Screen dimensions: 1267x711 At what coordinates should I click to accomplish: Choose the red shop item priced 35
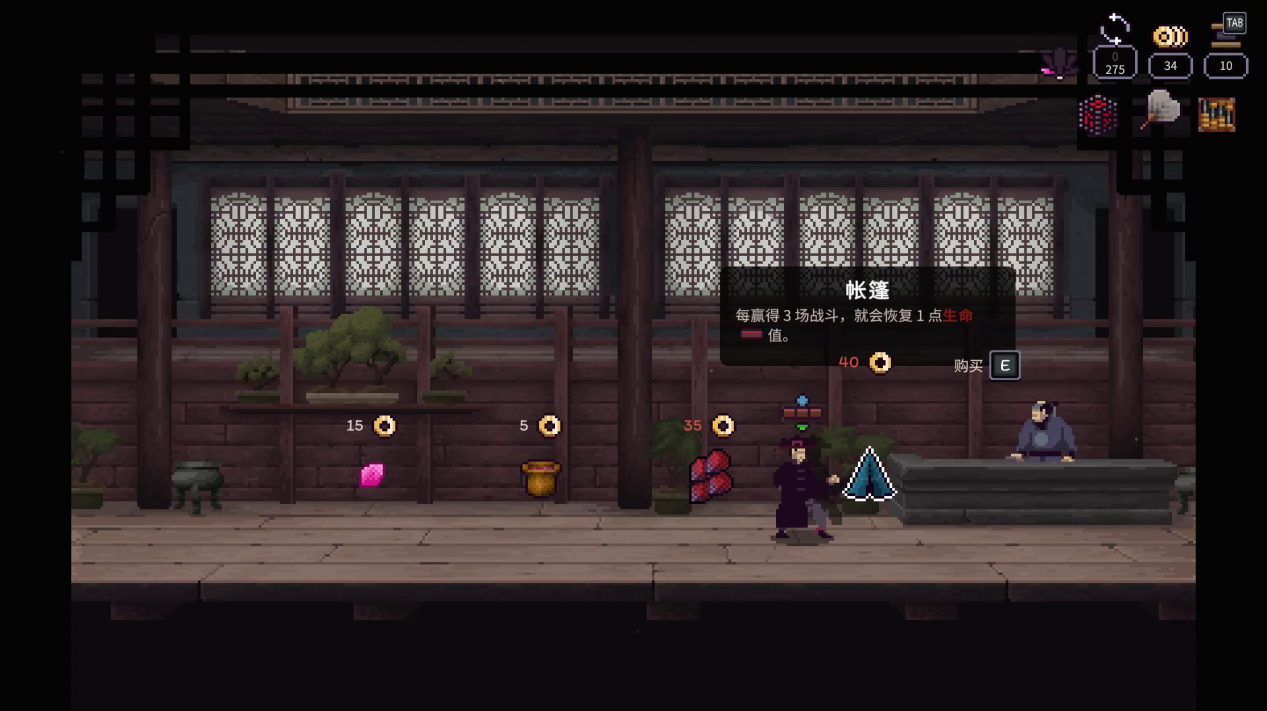pyautogui.click(x=711, y=475)
